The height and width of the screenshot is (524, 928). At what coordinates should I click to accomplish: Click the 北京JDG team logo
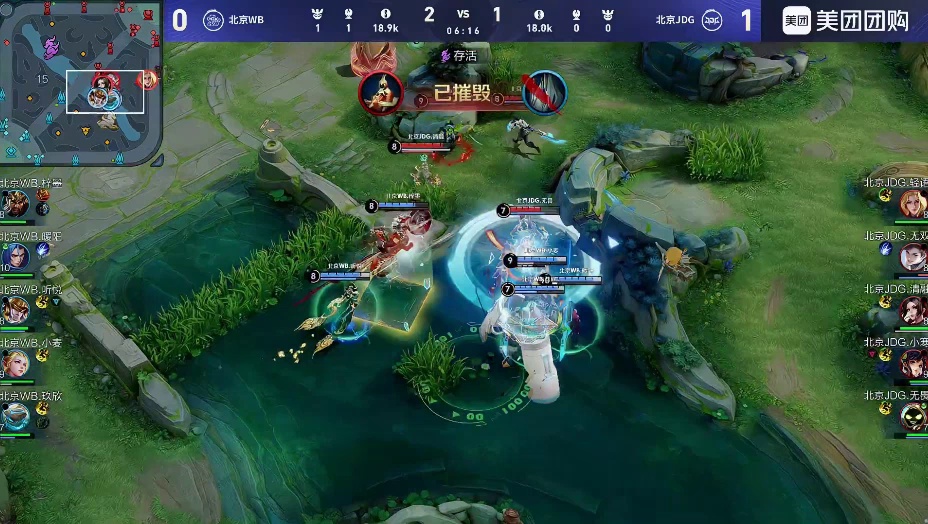(712, 20)
